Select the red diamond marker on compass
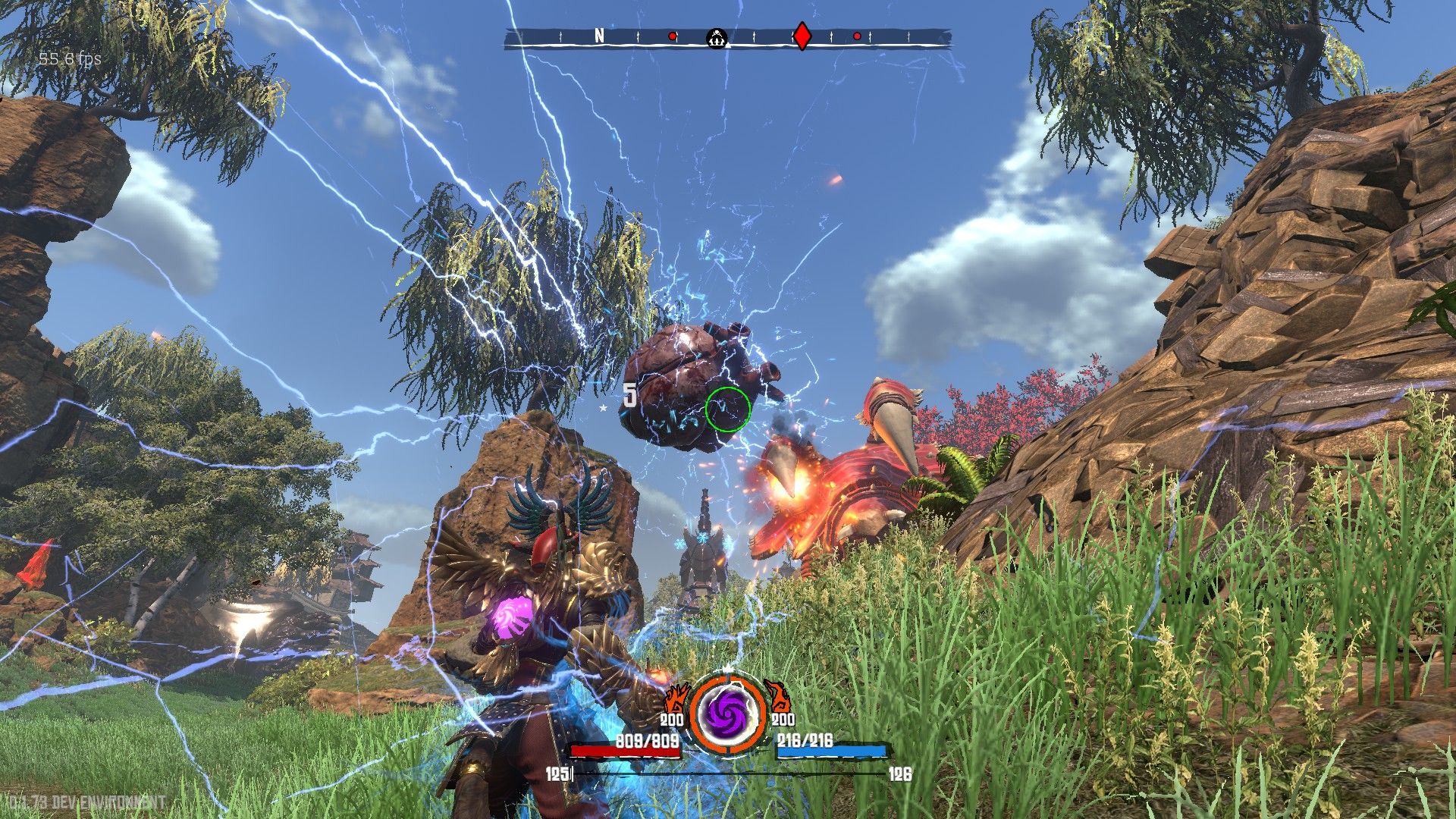1456x819 pixels. point(802,36)
